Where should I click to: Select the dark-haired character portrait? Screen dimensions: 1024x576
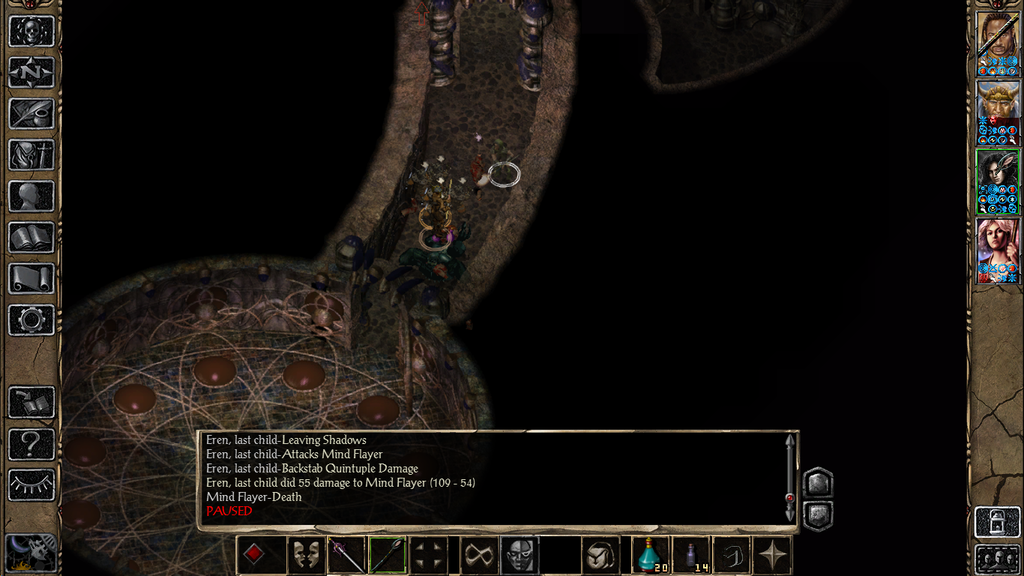point(997,181)
